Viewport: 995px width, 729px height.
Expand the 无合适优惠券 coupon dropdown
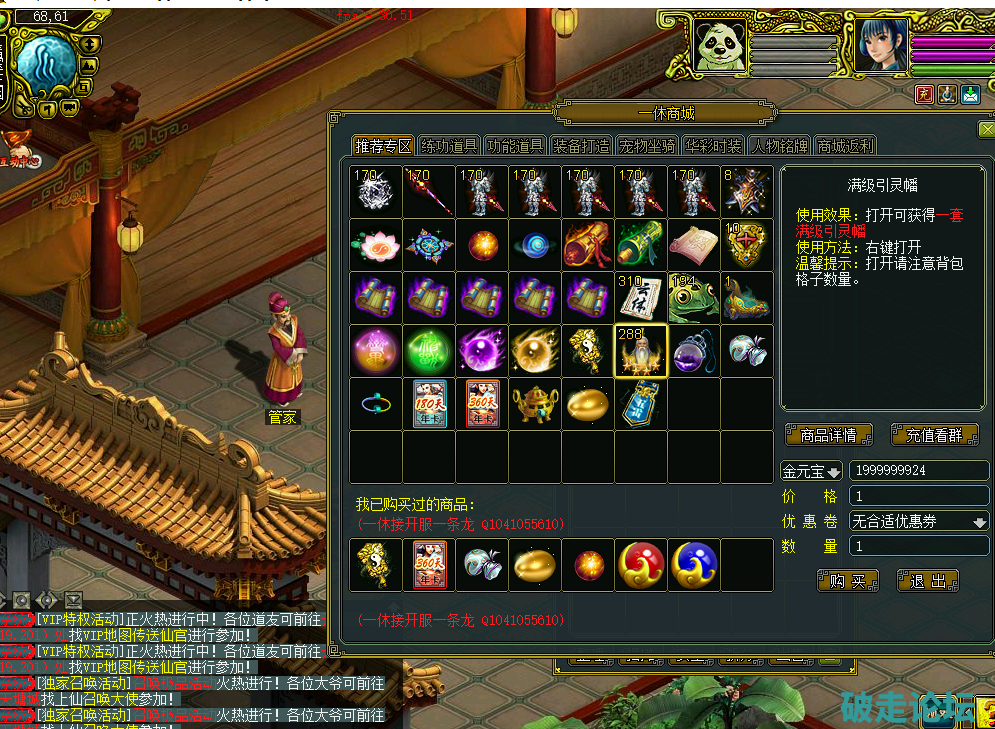pos(918,521)
